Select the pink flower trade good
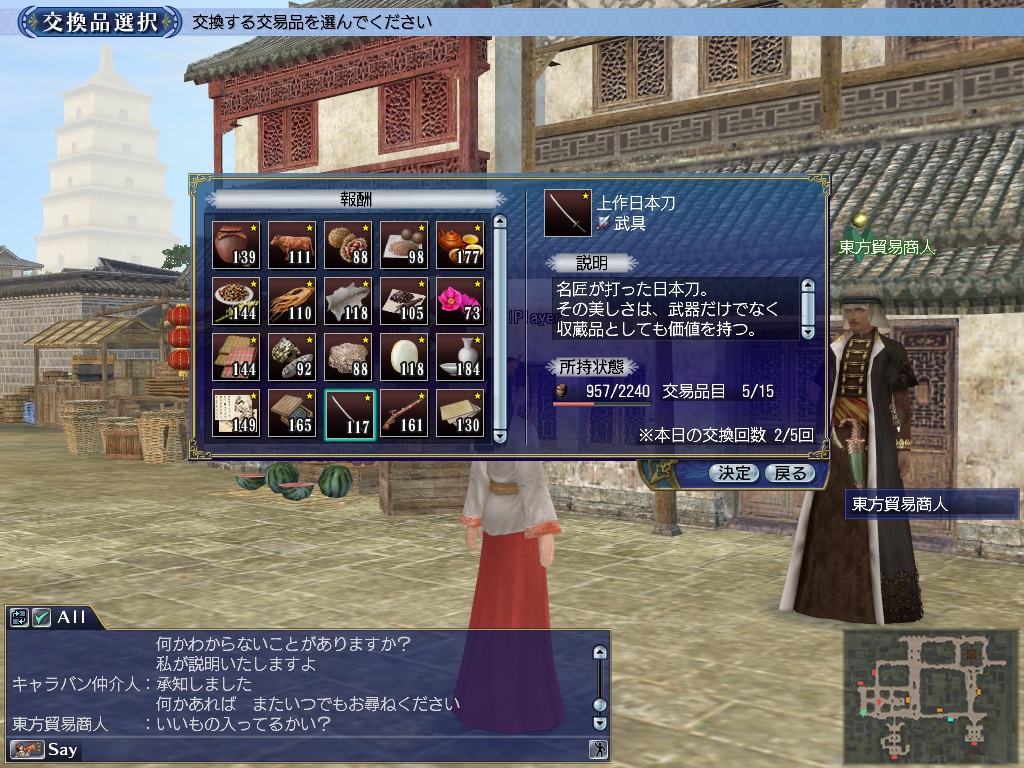This screenshot has height=768, width=1024. [460, 301]
